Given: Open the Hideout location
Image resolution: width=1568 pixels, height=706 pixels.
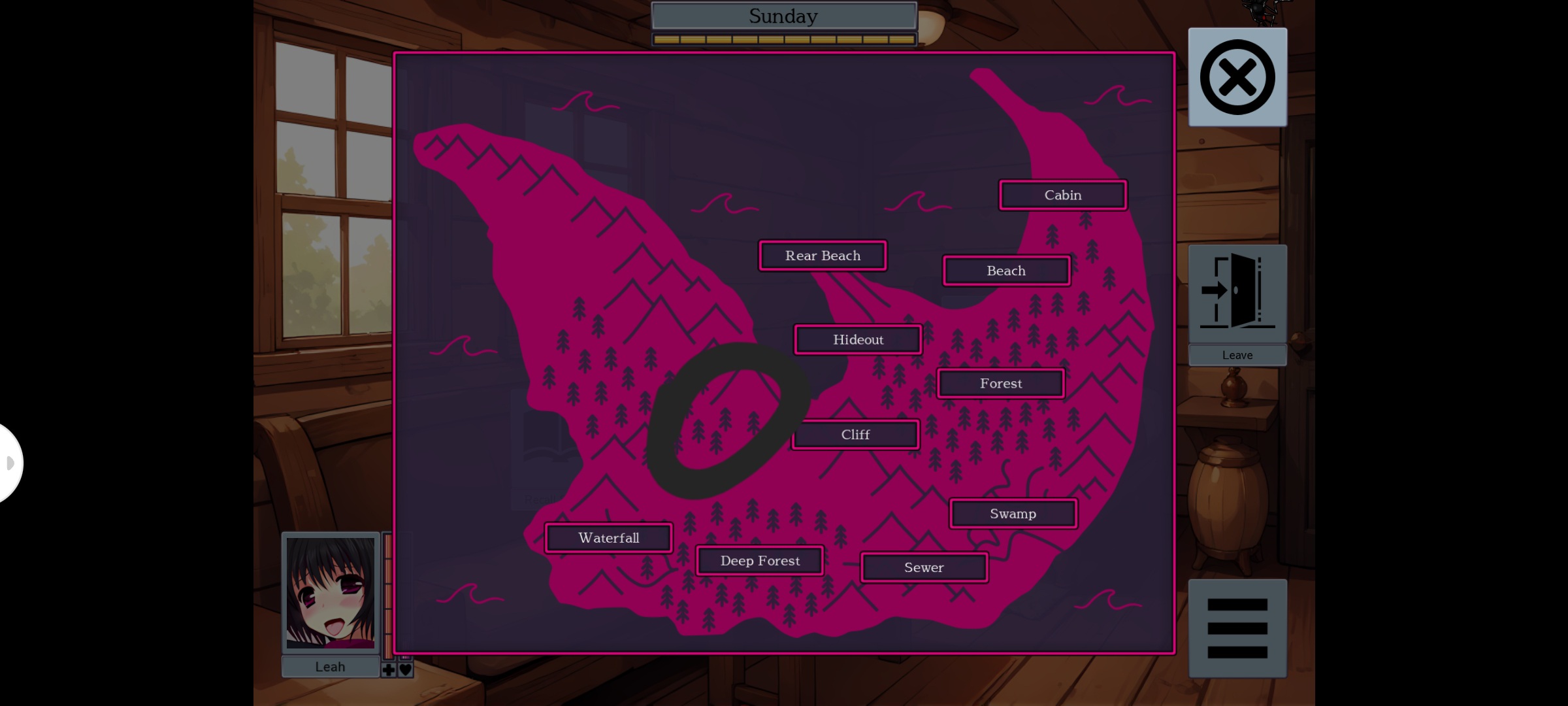Looking at the screenshot, I should [858, 339].
